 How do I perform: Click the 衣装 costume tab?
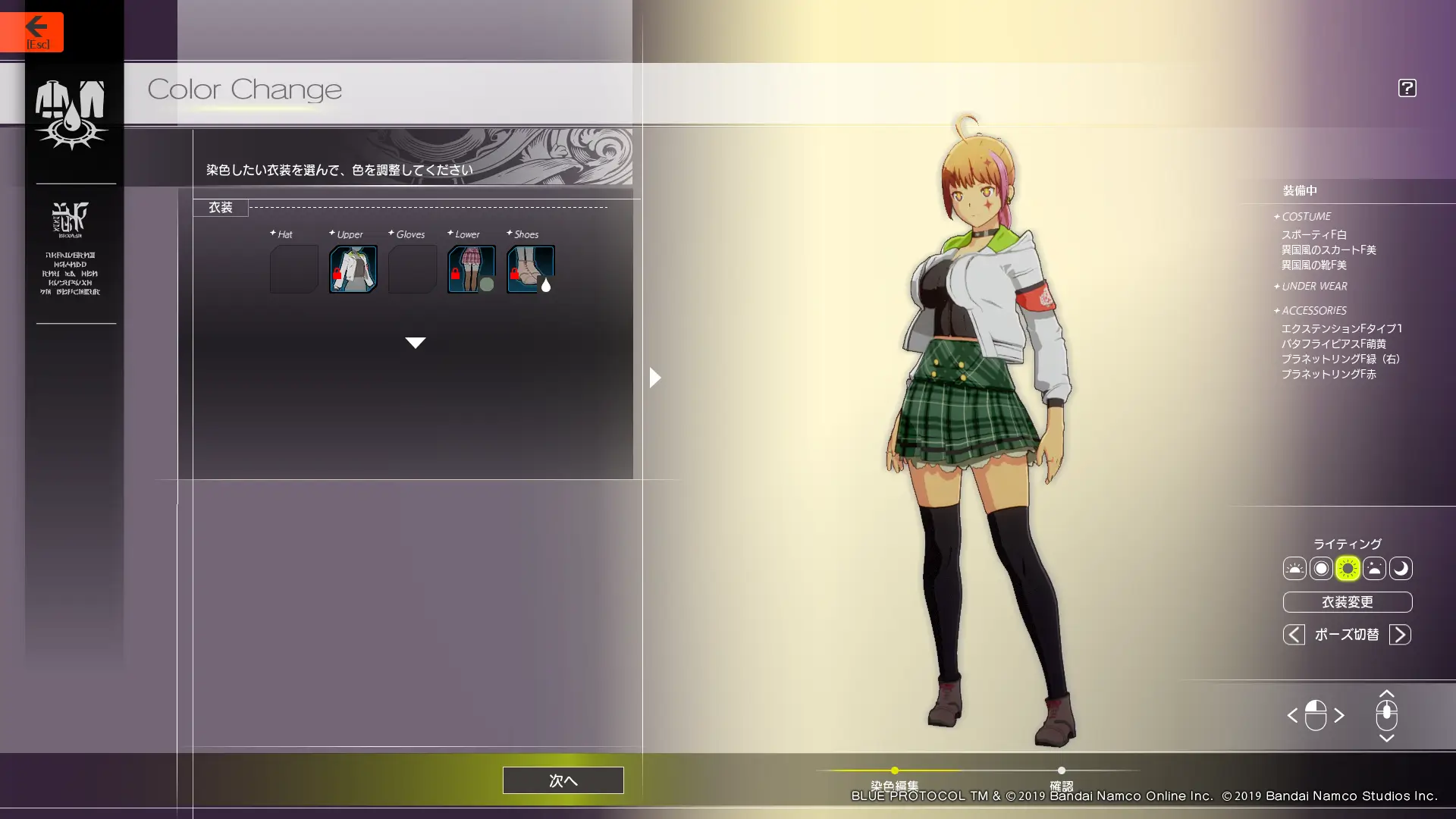point(221,207)
